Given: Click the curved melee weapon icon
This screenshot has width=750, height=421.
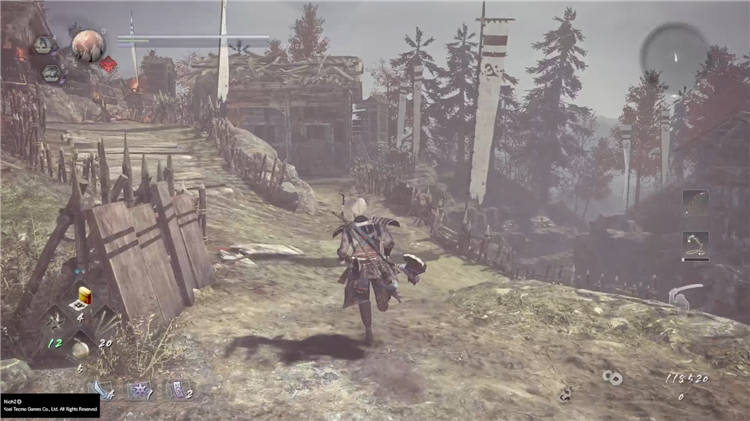Looking at the screenshot, I should (686, 295).
